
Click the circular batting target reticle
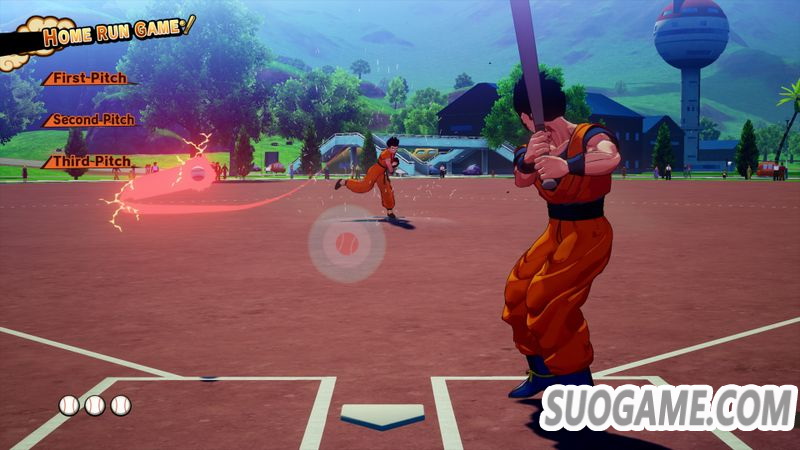coord(346,243)
